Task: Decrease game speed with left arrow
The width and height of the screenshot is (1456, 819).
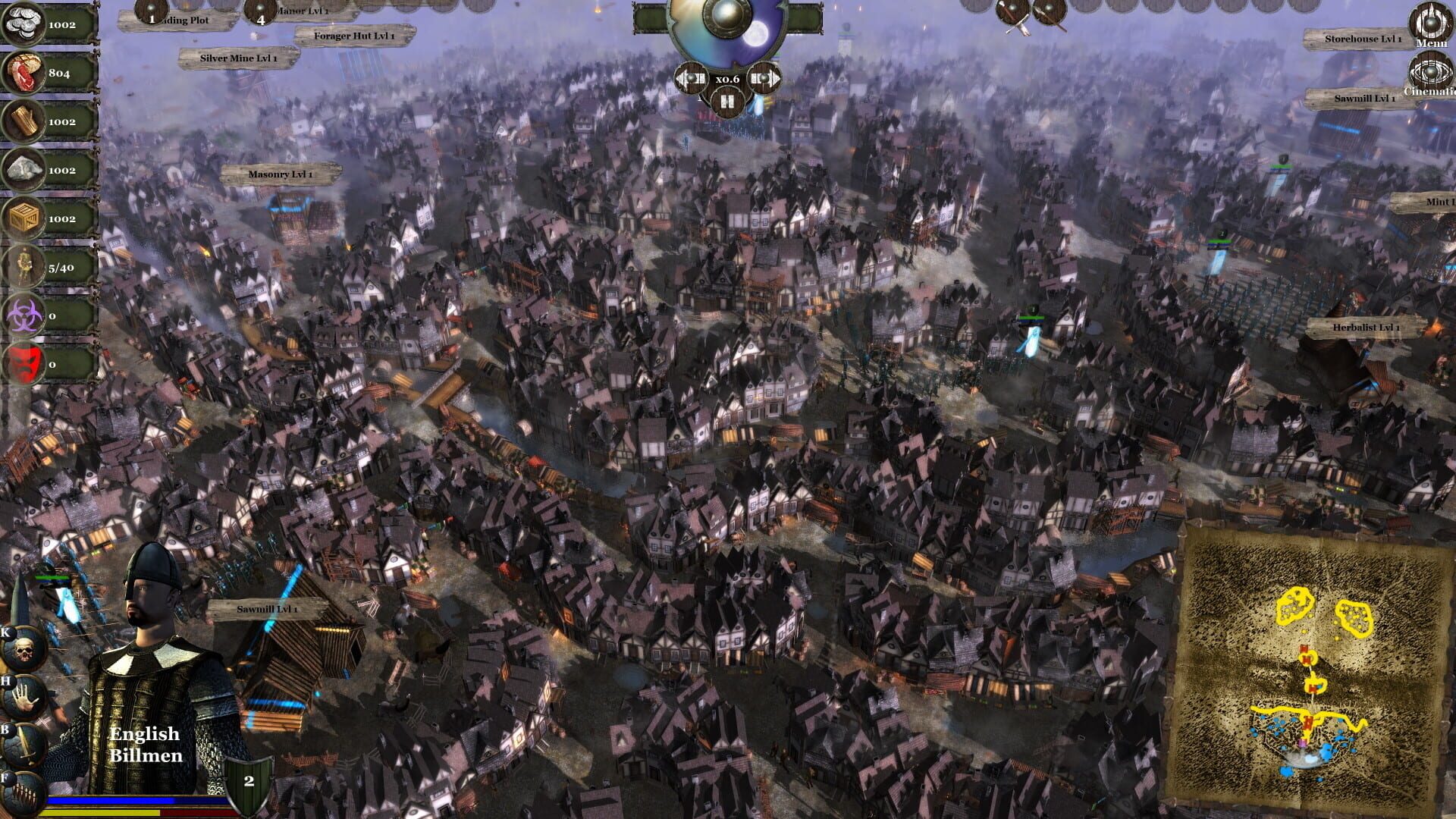Action: (692, 78)
